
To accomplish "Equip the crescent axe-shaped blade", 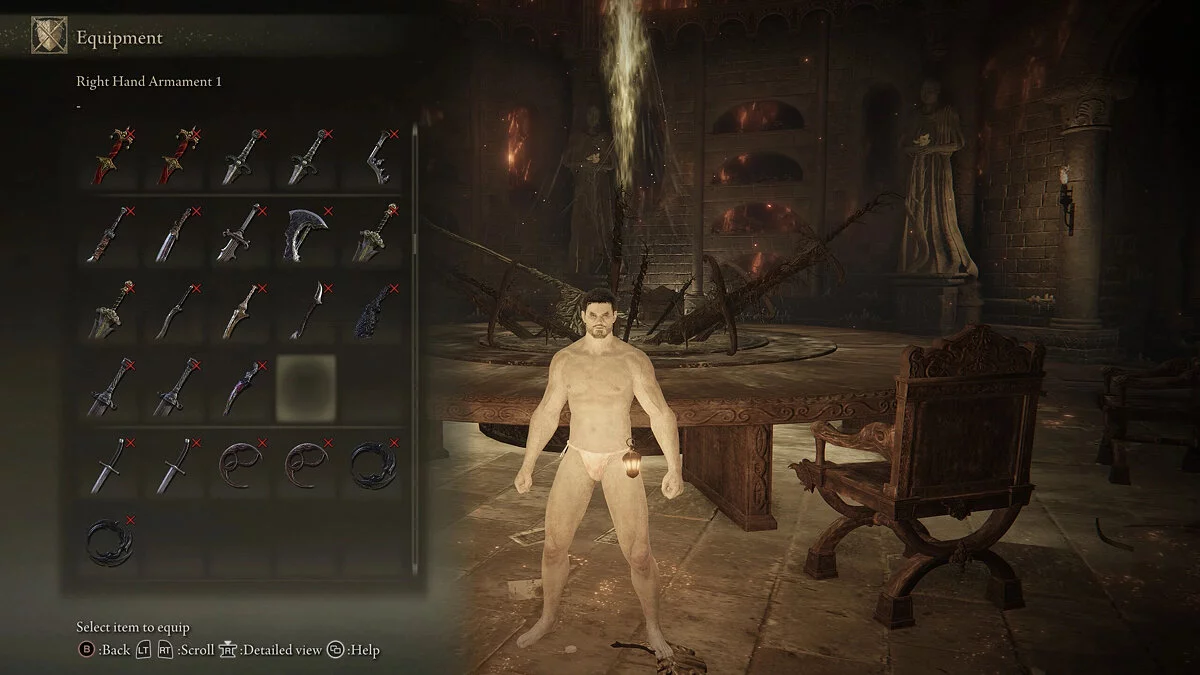I will coord(307,234).
